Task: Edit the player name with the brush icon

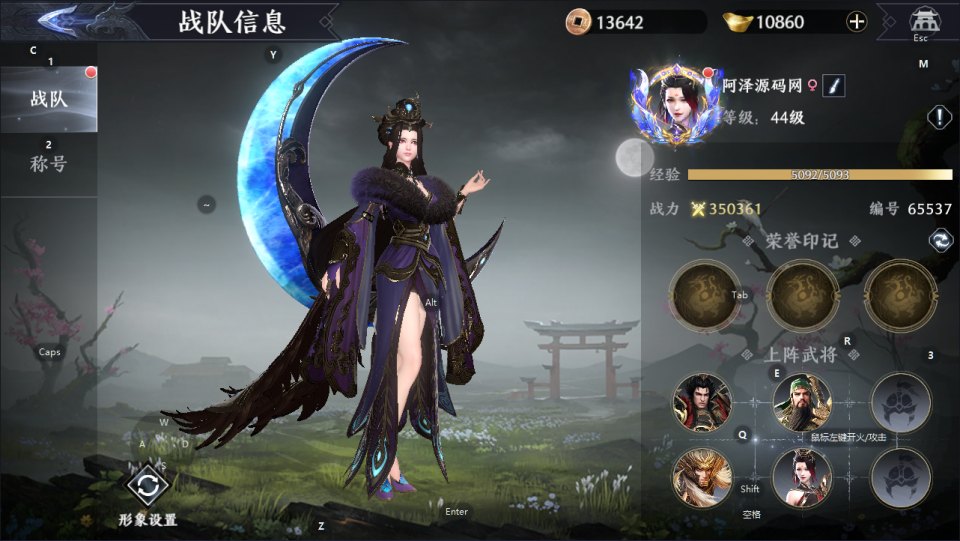Action: pos(833,86)
